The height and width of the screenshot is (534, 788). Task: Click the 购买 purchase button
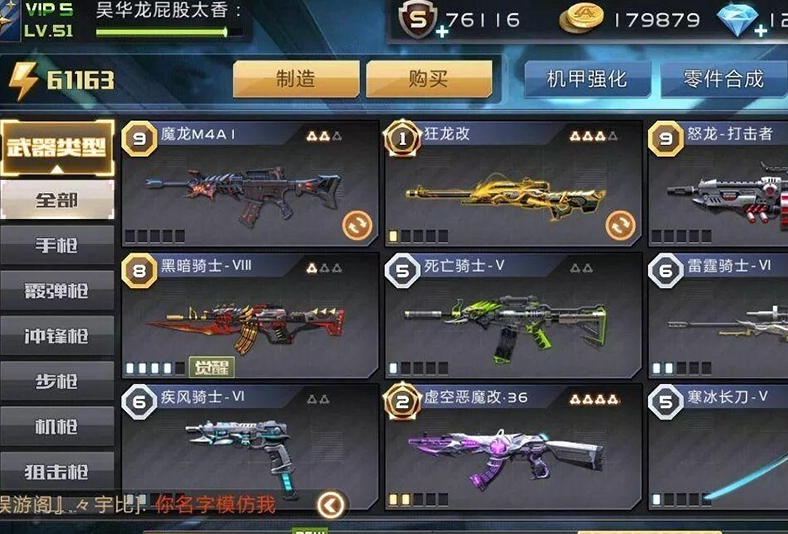(428, 79)
